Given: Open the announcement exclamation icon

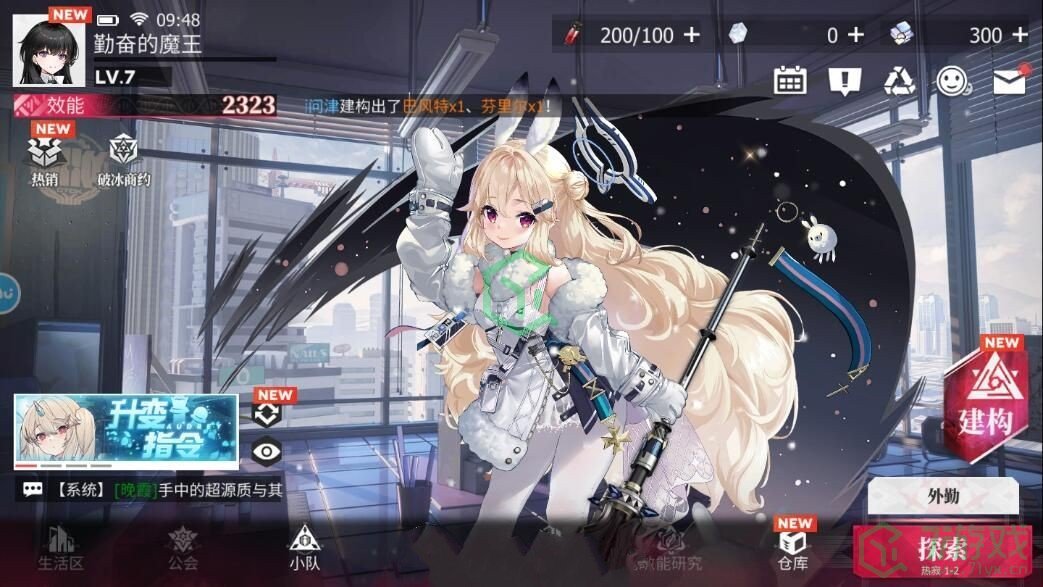Looking at the screenshot, I should point(845,81).
